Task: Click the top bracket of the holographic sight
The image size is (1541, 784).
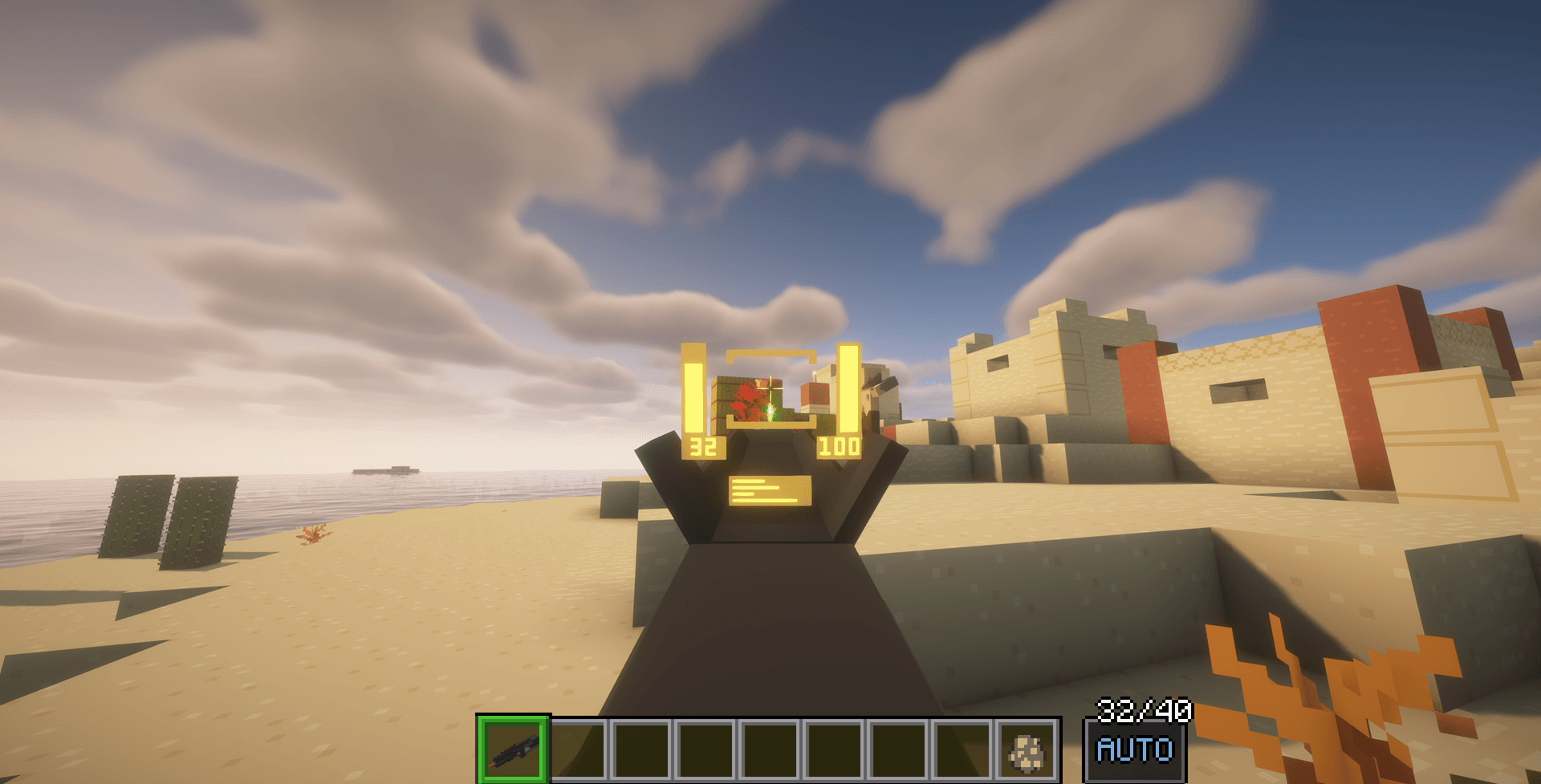Action: [770, 353]
